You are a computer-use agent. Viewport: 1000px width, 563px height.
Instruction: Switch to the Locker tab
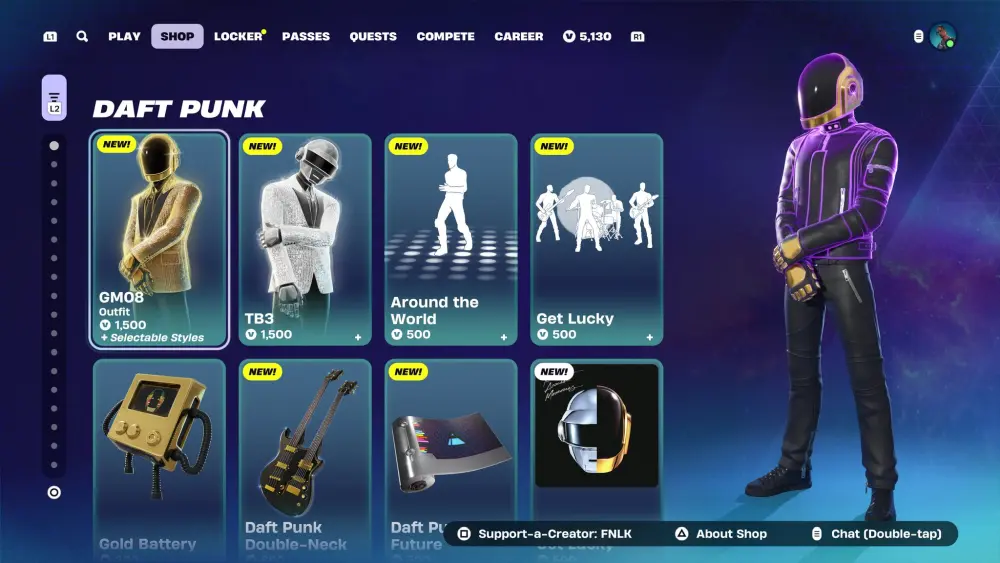pos(238,36)
